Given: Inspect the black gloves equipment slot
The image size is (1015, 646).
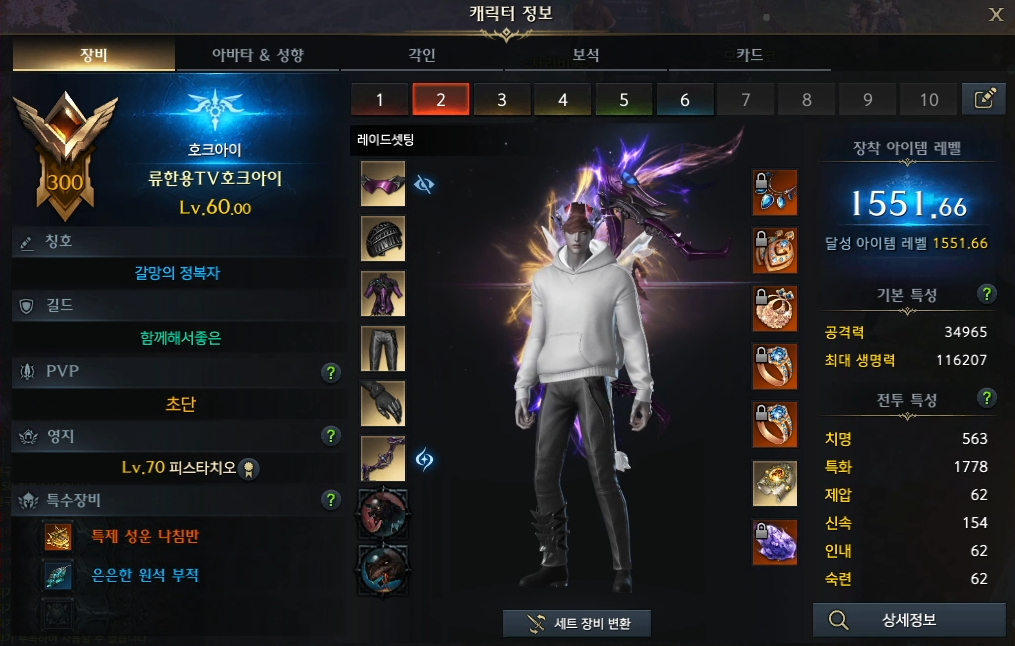Looking at the screenshot, I should coord(383,403).
